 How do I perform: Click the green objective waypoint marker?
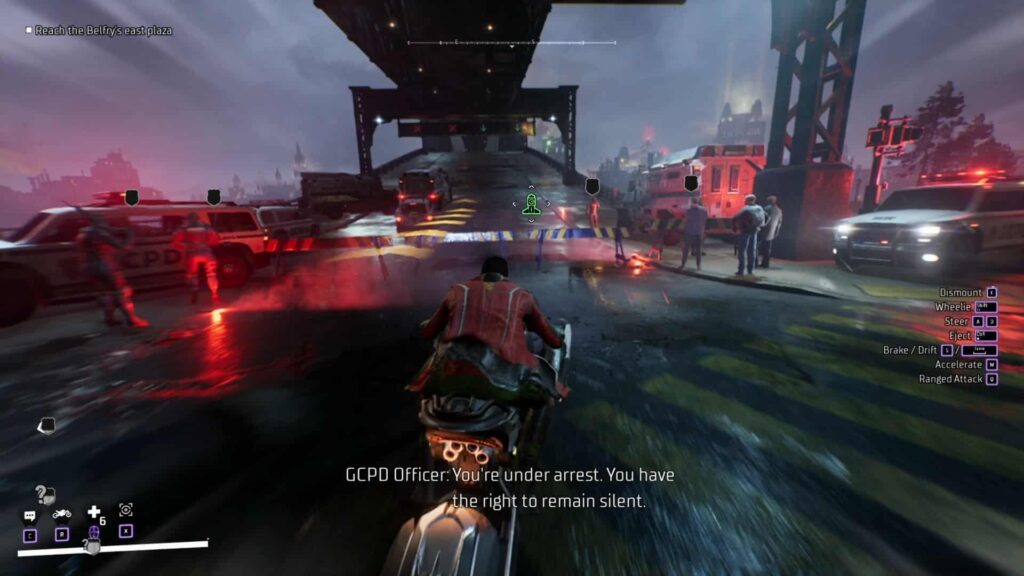531,203
